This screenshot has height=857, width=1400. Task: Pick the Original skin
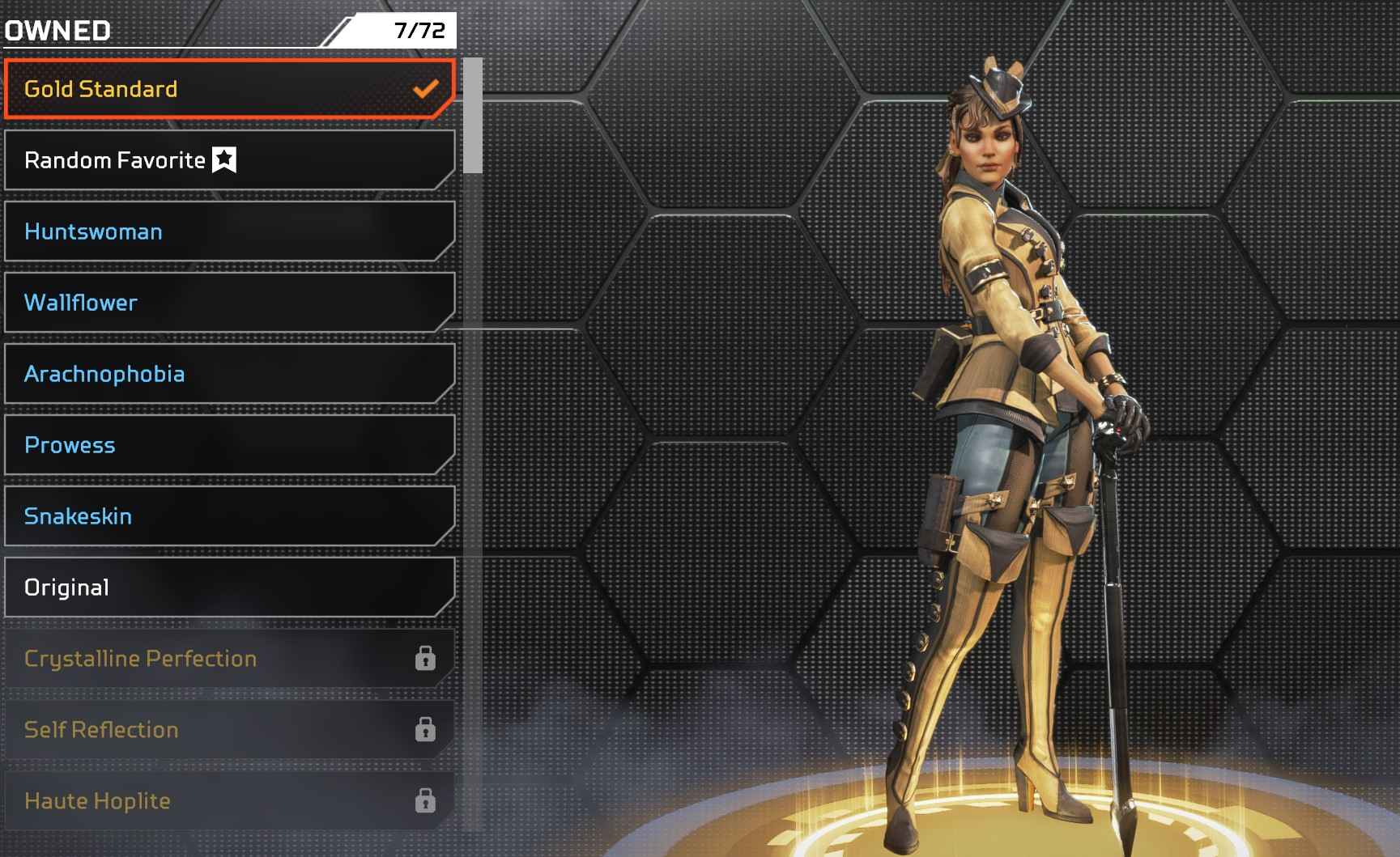click(229, 588)
